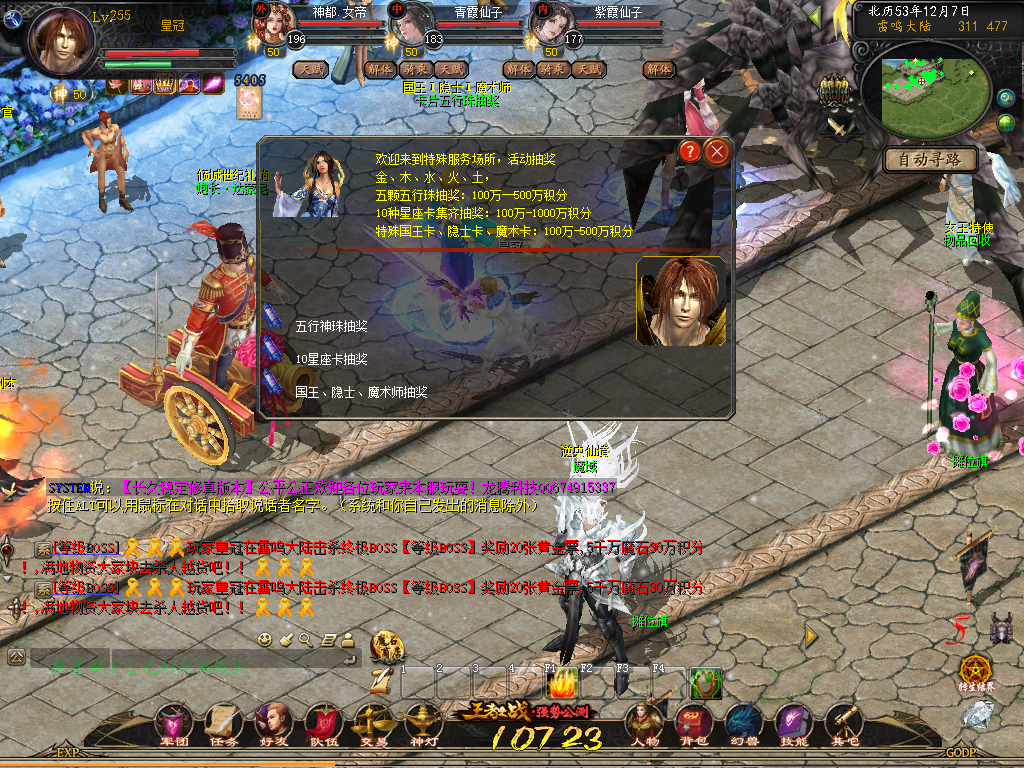This screenshot has width=1024, height=768.
Task: Activate the fire skill in hotbar slot F1
Action: point(563,684)
